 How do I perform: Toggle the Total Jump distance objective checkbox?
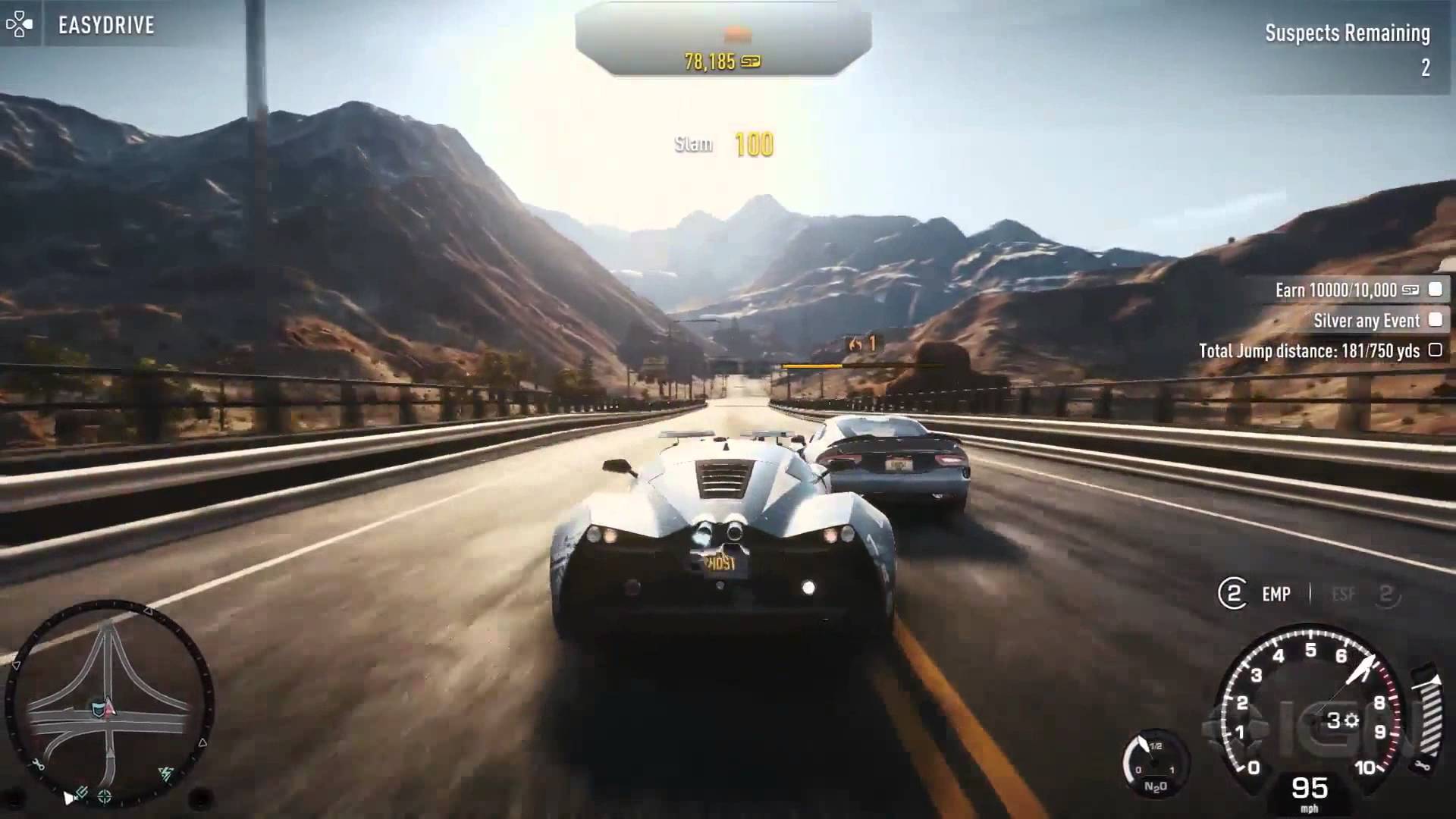(x=1435, y=350)
